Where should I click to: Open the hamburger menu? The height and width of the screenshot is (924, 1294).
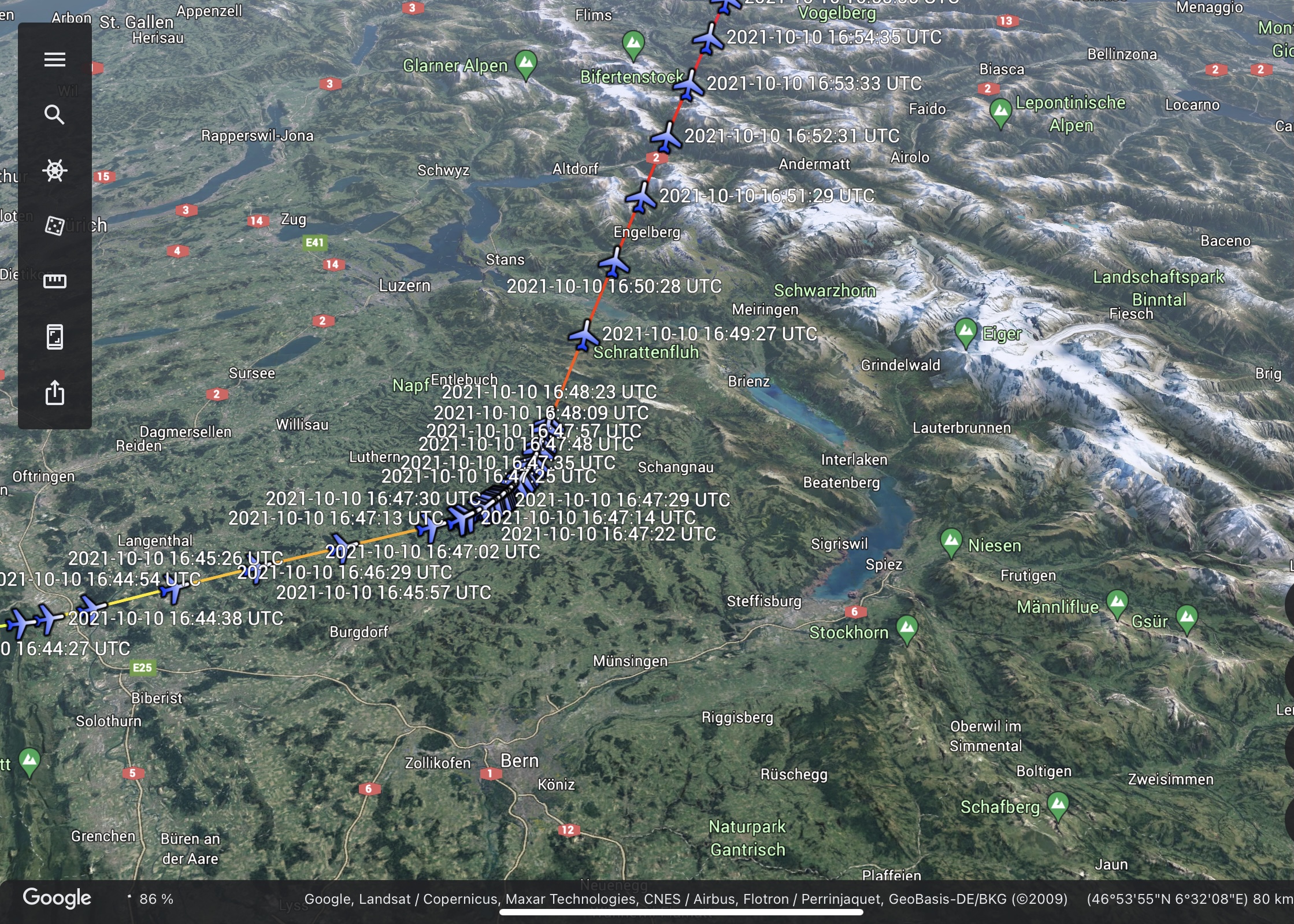pyautogui.click(x=55, y=60)
